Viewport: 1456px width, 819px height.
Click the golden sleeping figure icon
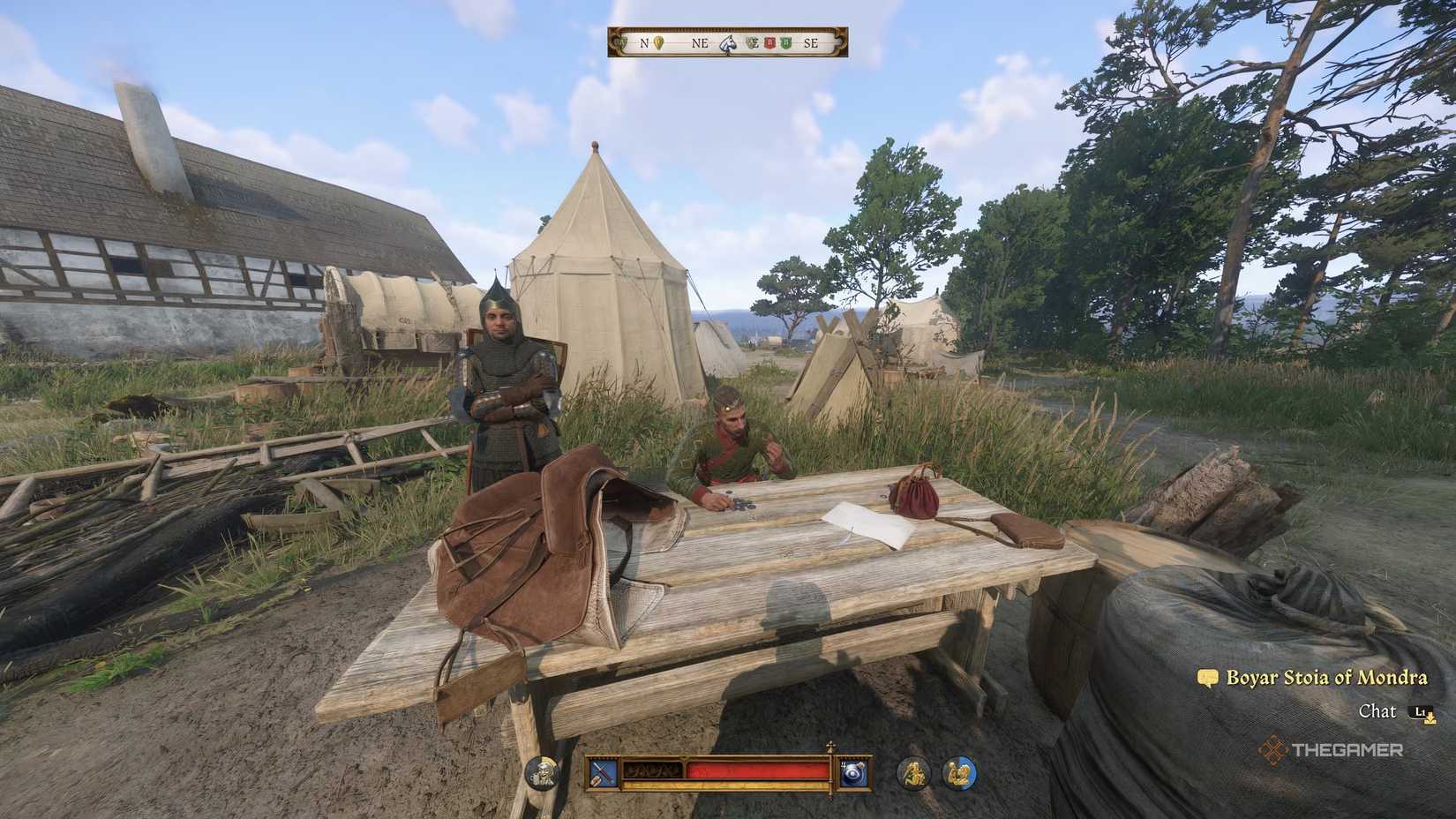point(960,772)
